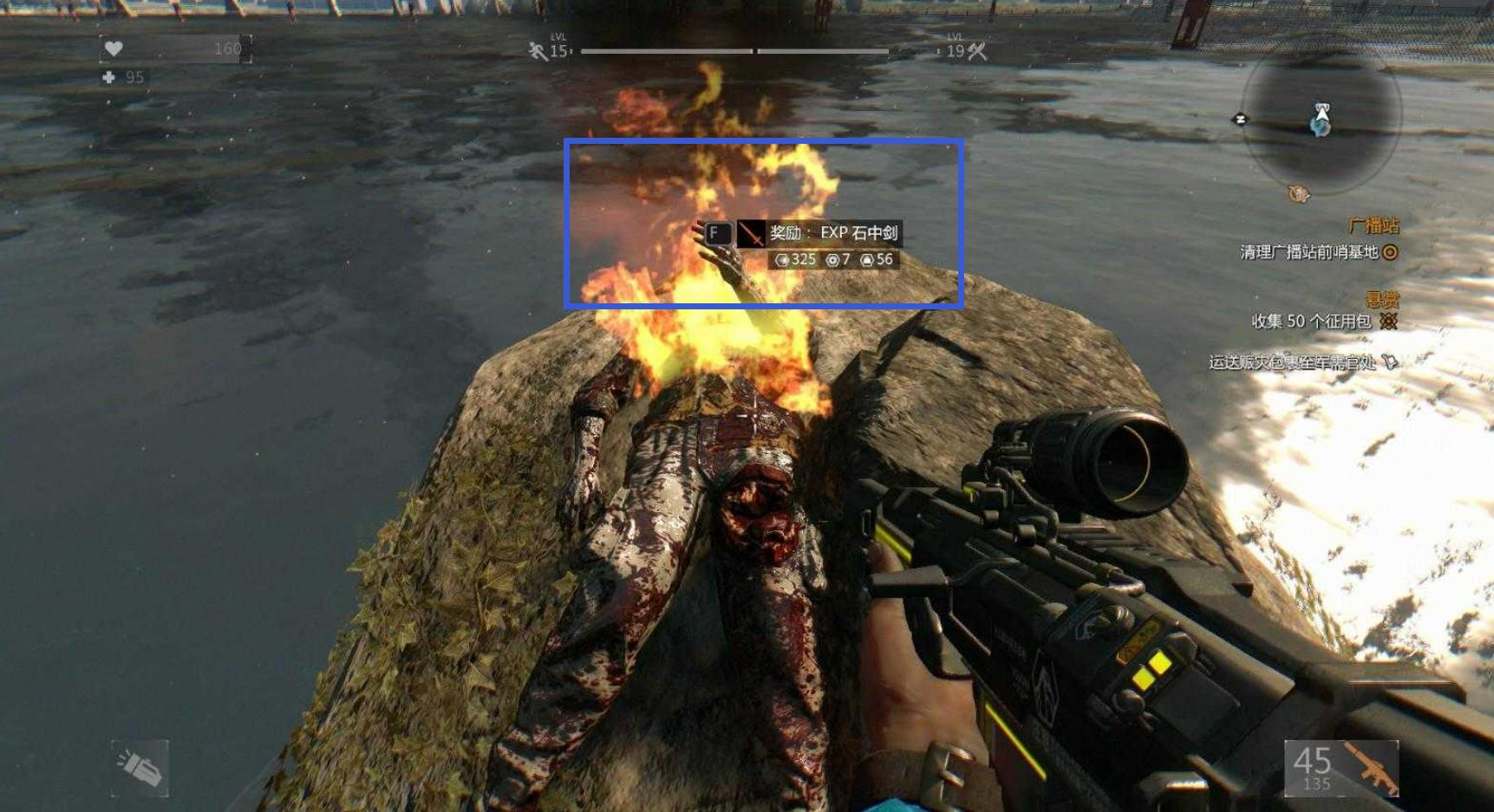This screenshot has height=812, width=1494.
Task: Select the 广播站 quest tracker title
Action: (x=1373, y=226)
